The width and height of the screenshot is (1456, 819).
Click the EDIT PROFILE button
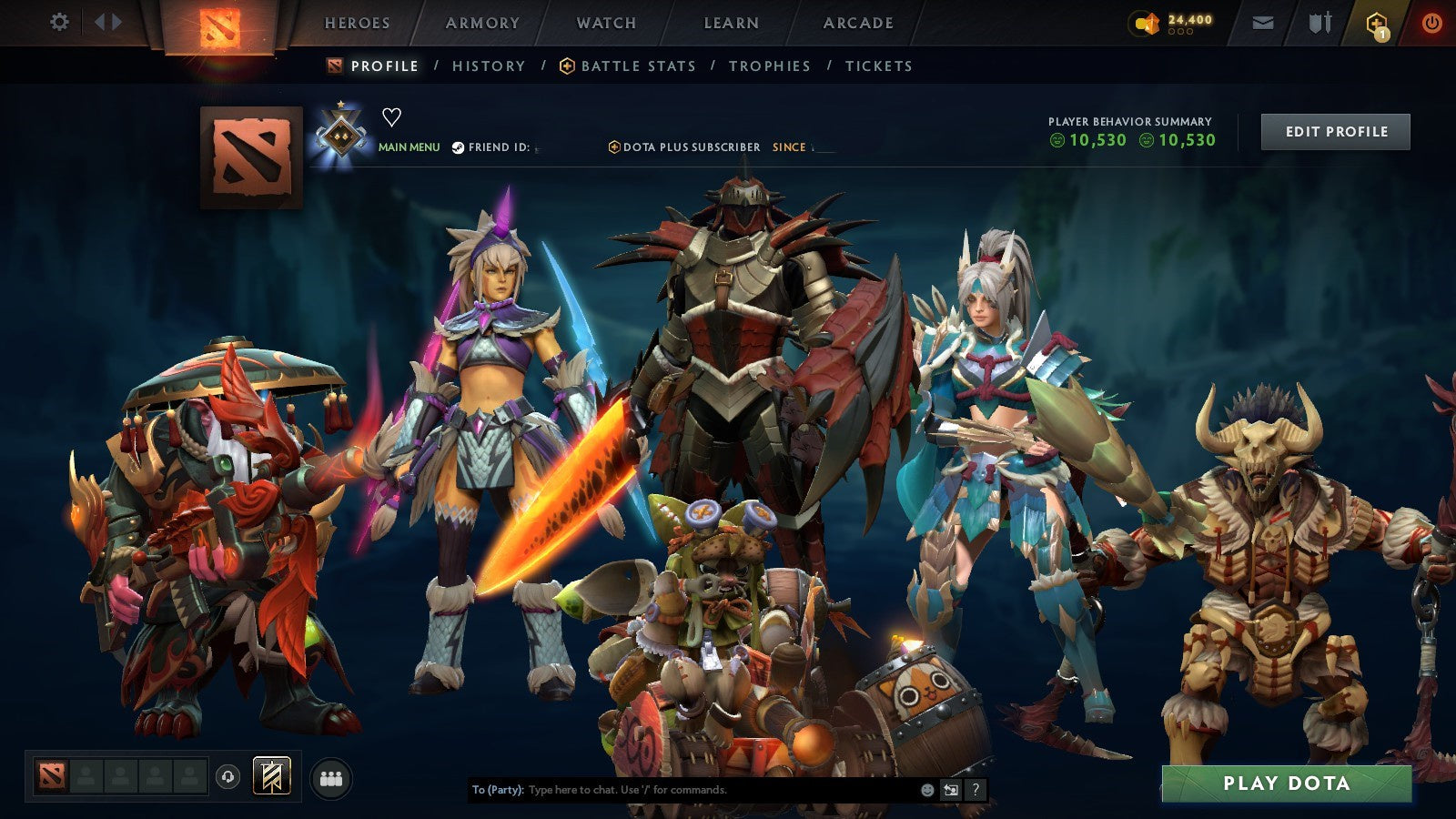pyautogui.click(x=1334, y=131)
